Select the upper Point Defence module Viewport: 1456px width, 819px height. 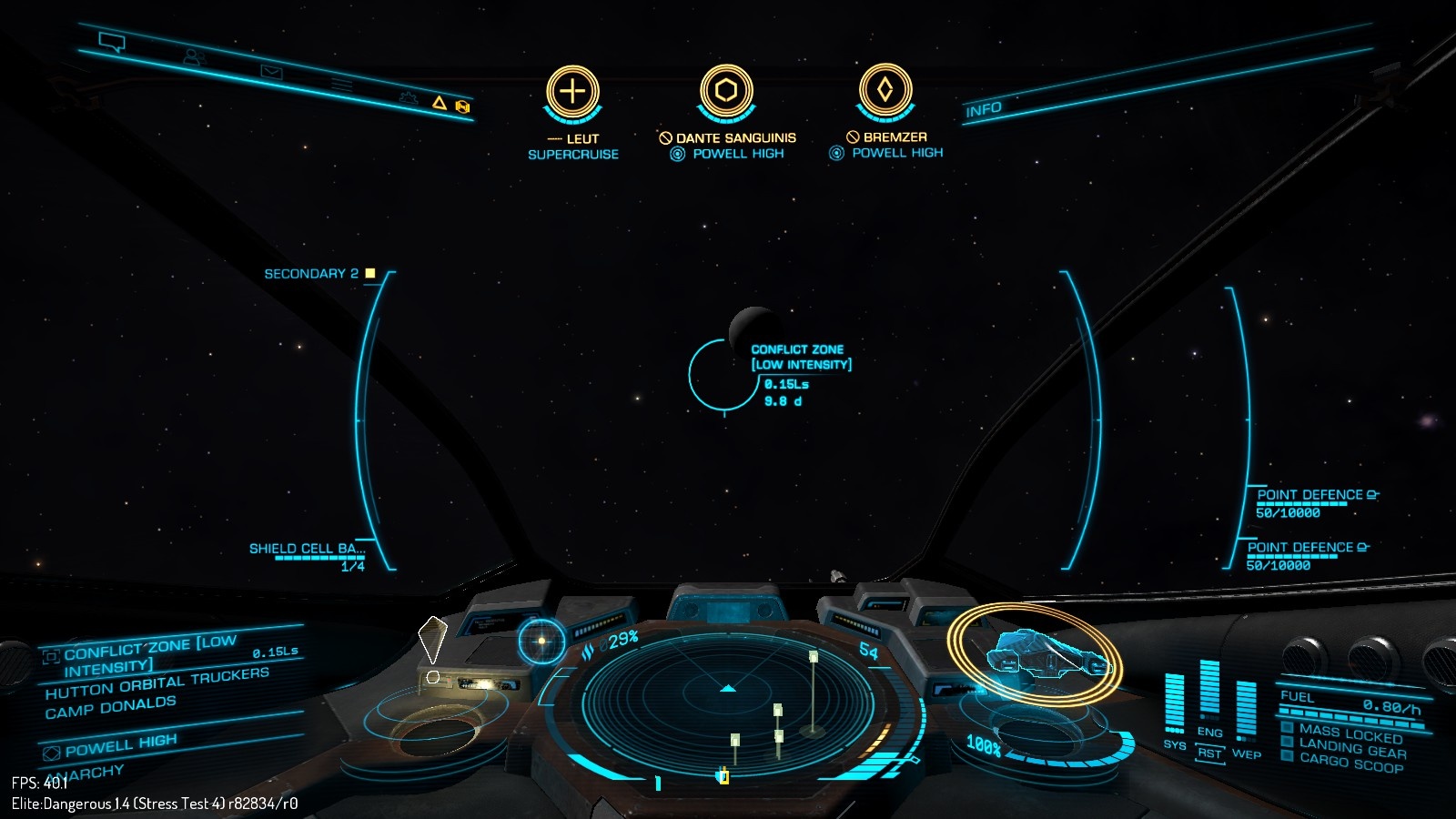[1309, 495]
